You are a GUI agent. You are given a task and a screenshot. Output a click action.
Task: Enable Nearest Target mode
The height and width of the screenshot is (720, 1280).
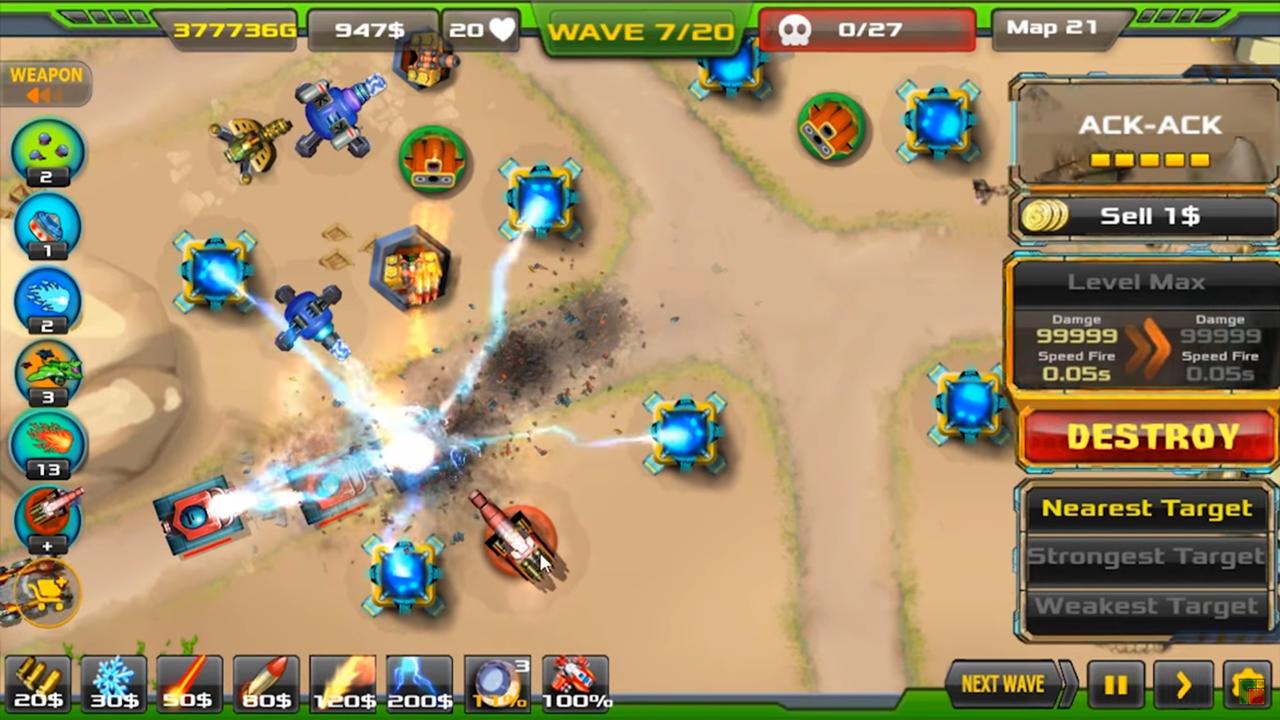[1146, 508]
